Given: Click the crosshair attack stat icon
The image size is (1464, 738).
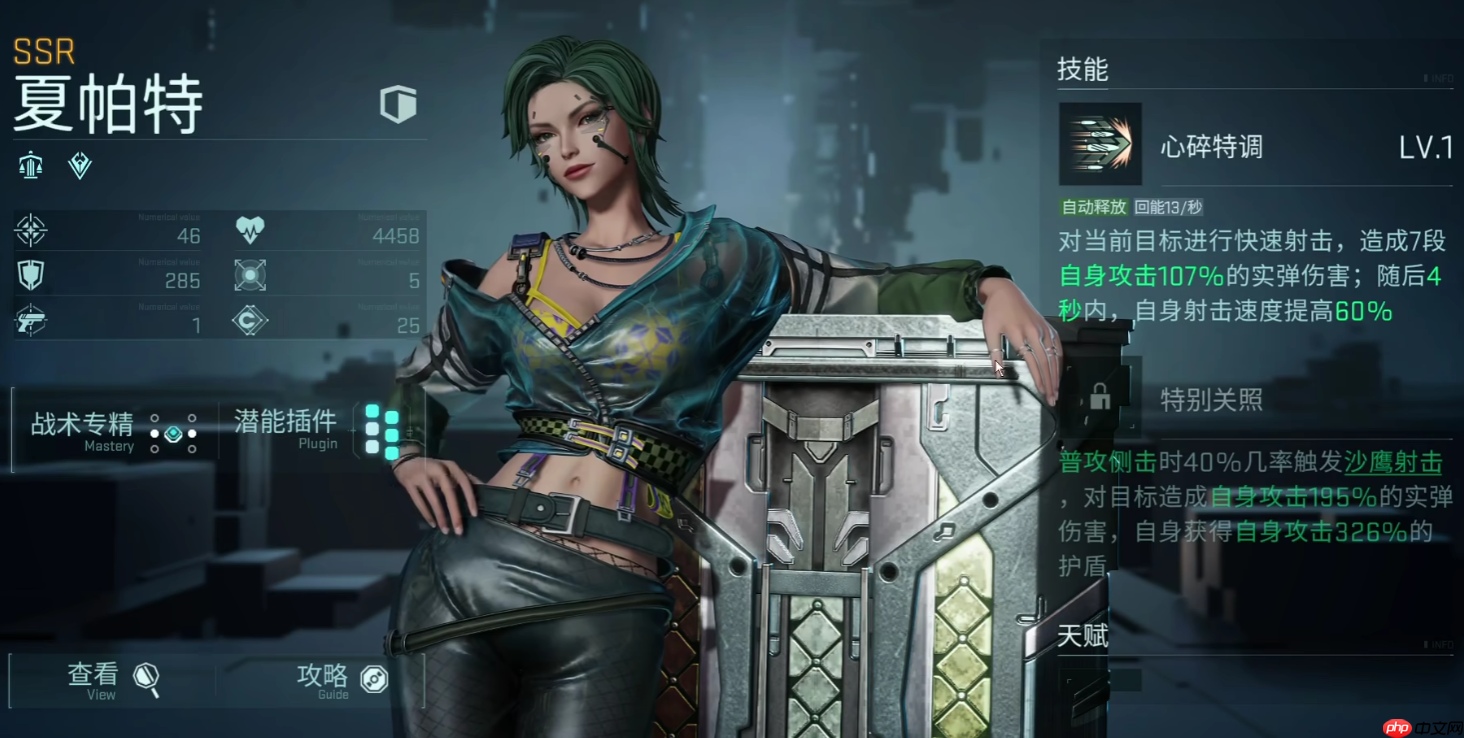Looking at the screenshot, I should (31, 230).
